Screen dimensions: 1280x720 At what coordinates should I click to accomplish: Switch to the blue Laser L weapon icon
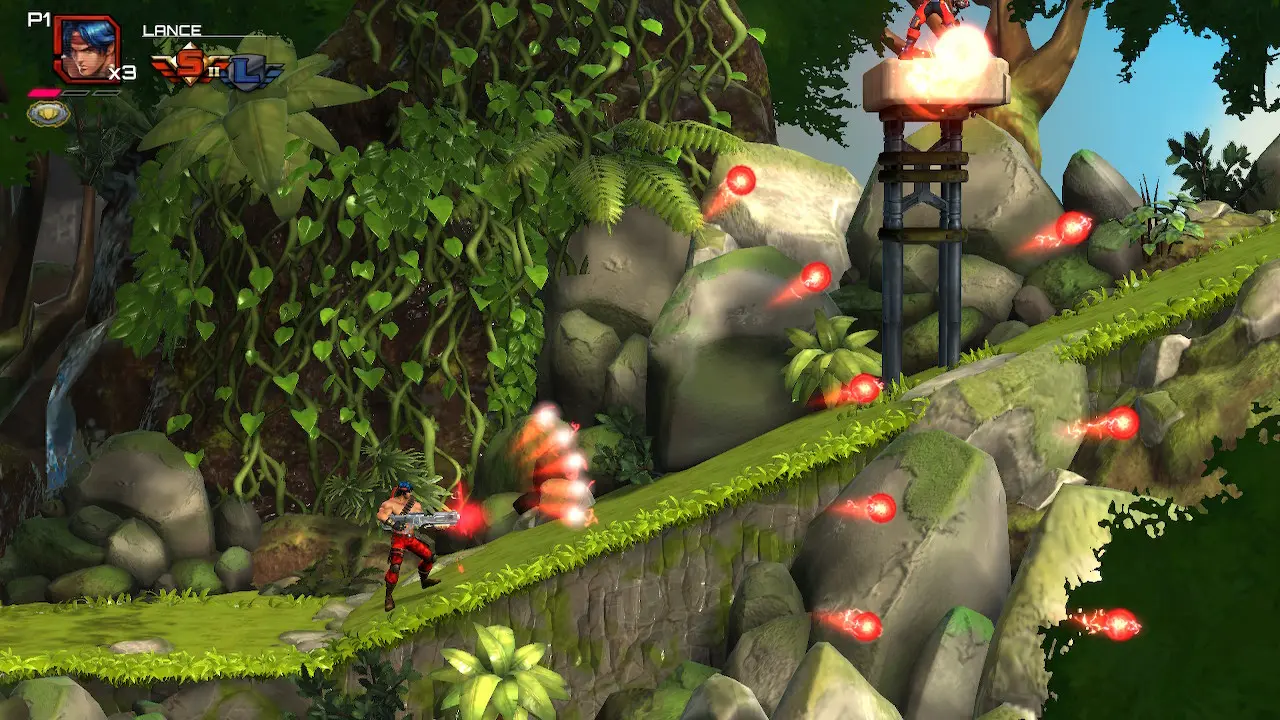(x=249, y=72)
